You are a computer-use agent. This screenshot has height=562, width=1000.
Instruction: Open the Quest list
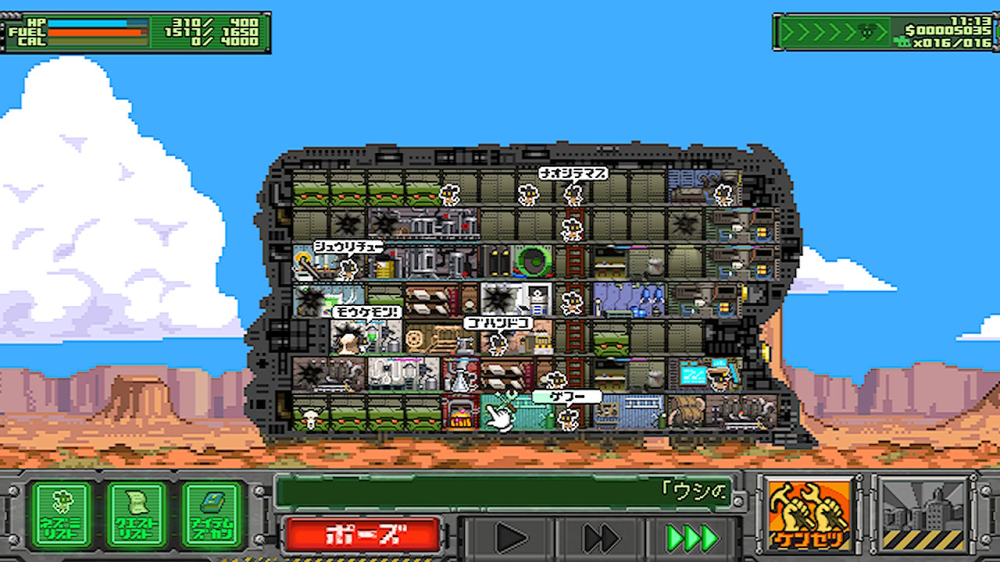coord(137,514)
